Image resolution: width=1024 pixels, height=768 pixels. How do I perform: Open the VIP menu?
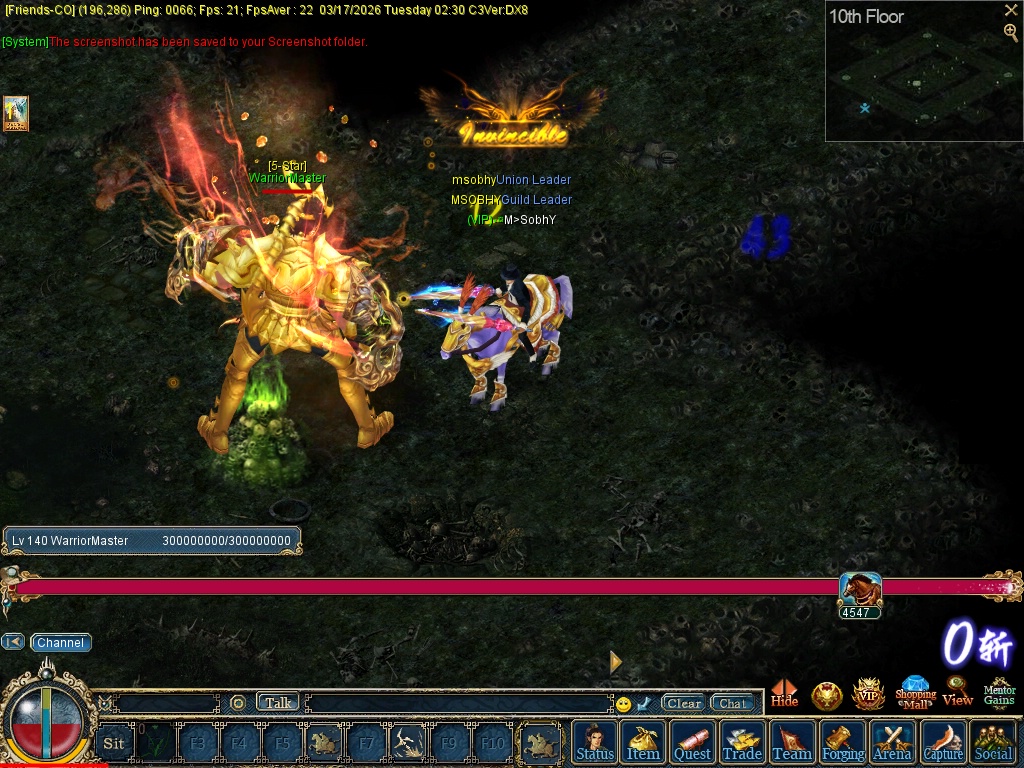click(x=868, y=694)
